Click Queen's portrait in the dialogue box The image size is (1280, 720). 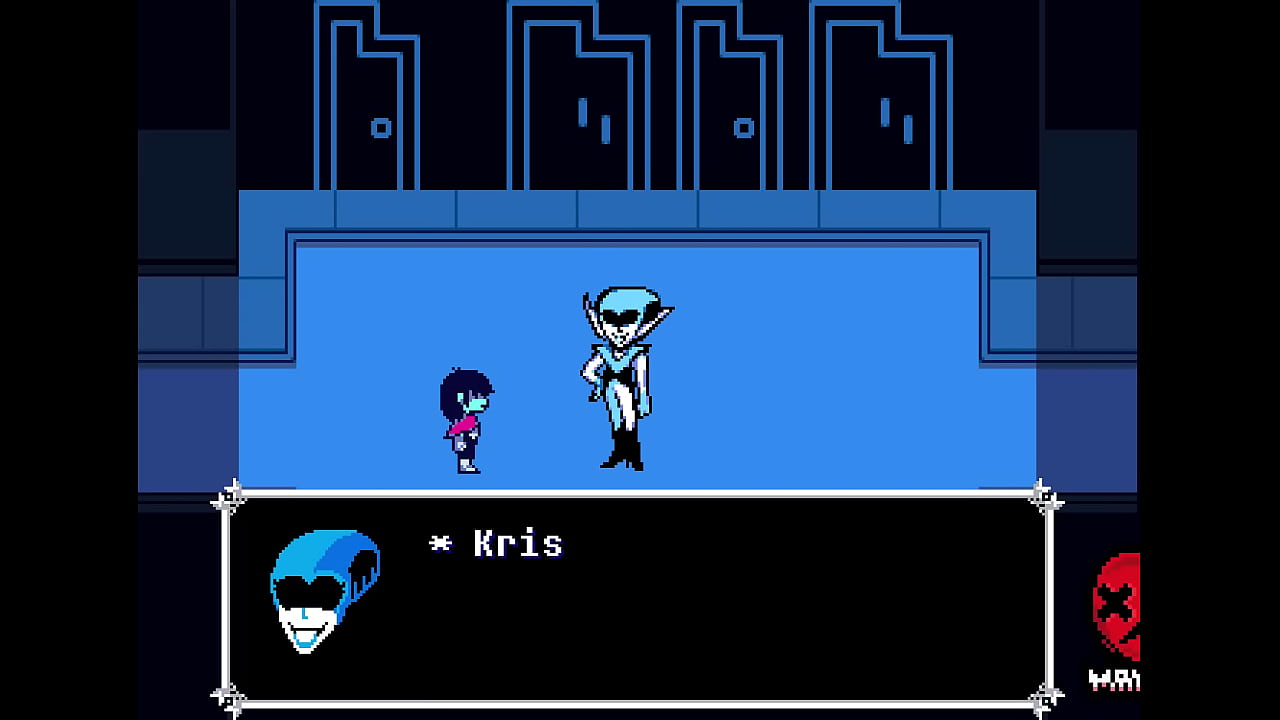coord(322,590)
